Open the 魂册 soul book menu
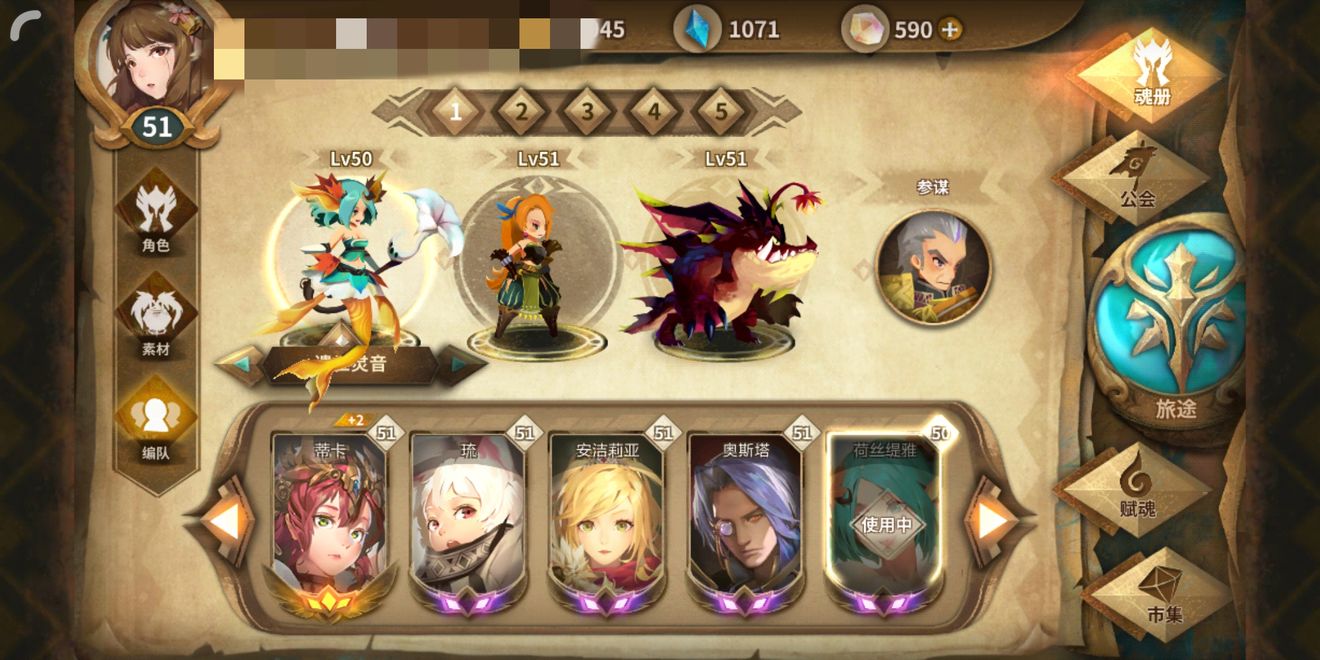1320x660 pixels. (x=1151, y=74)
